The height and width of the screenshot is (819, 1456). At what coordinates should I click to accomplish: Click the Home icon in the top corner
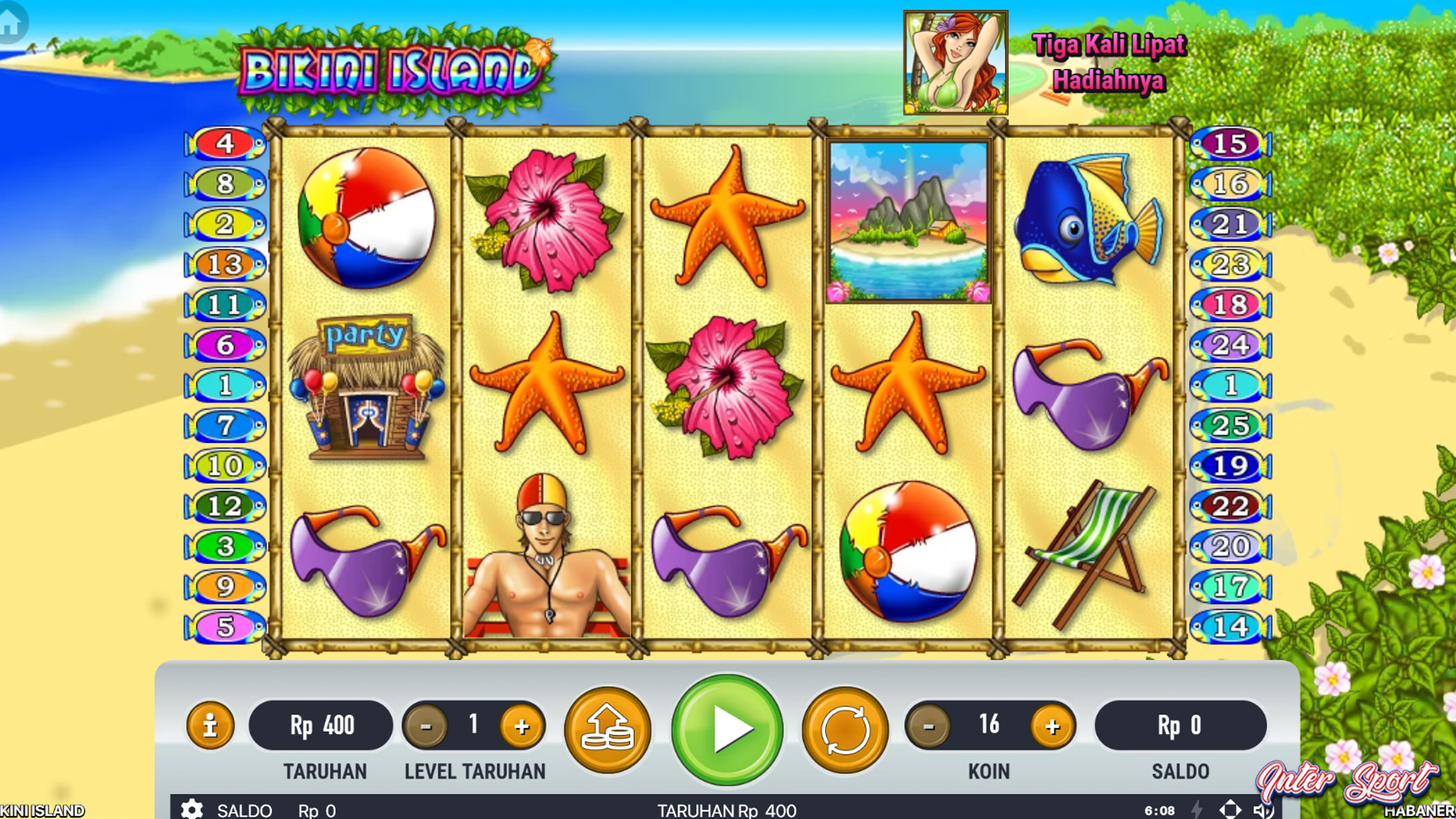click(x=11, y=23)
